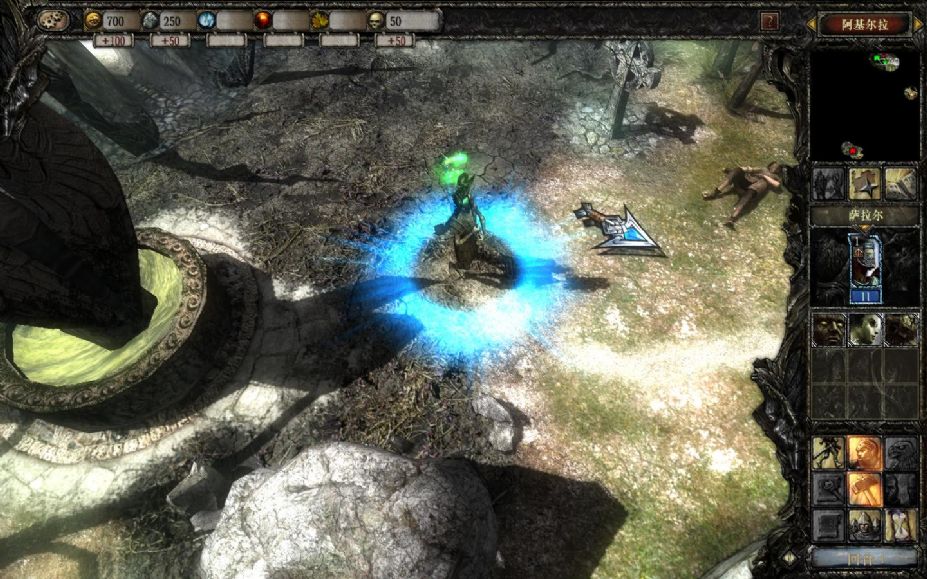Screen dimensions: 927x579
Task: Click the red question mark help button
Action: pos(769,21)
